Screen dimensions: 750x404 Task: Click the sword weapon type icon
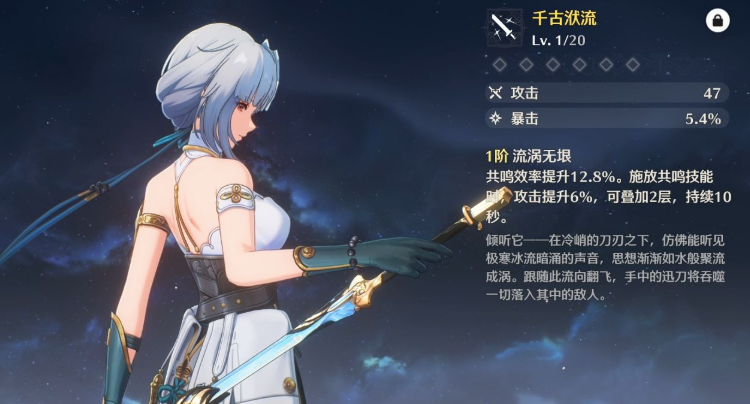(x=504, y=28)
